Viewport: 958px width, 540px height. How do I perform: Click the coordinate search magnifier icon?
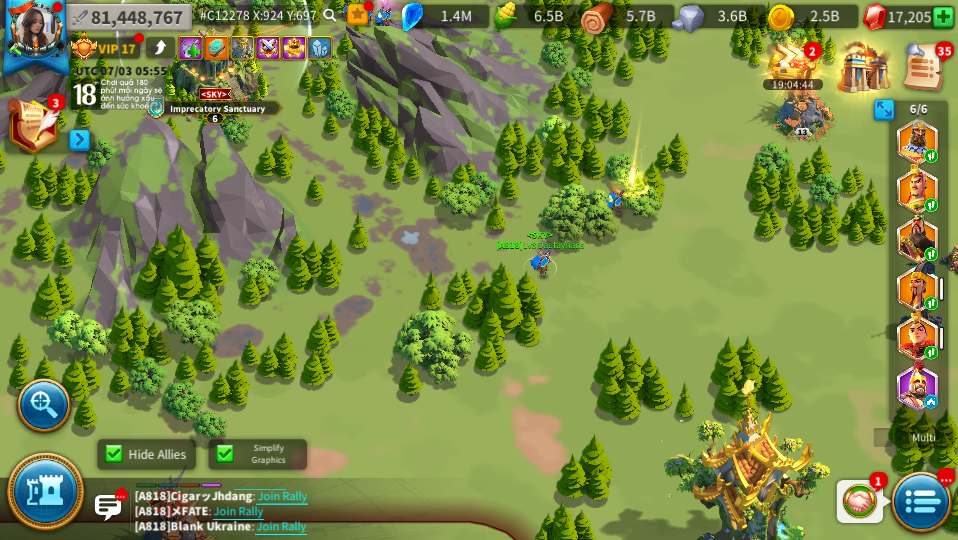(x=330, y=16)
